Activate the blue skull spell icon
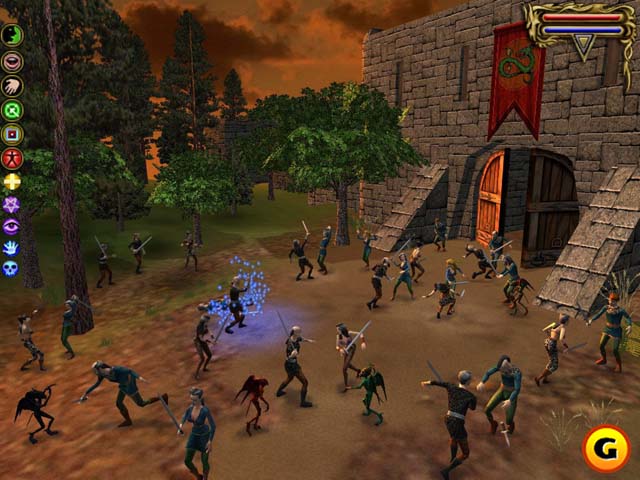This screenshot has height=480, width=640. click(12, 268)
